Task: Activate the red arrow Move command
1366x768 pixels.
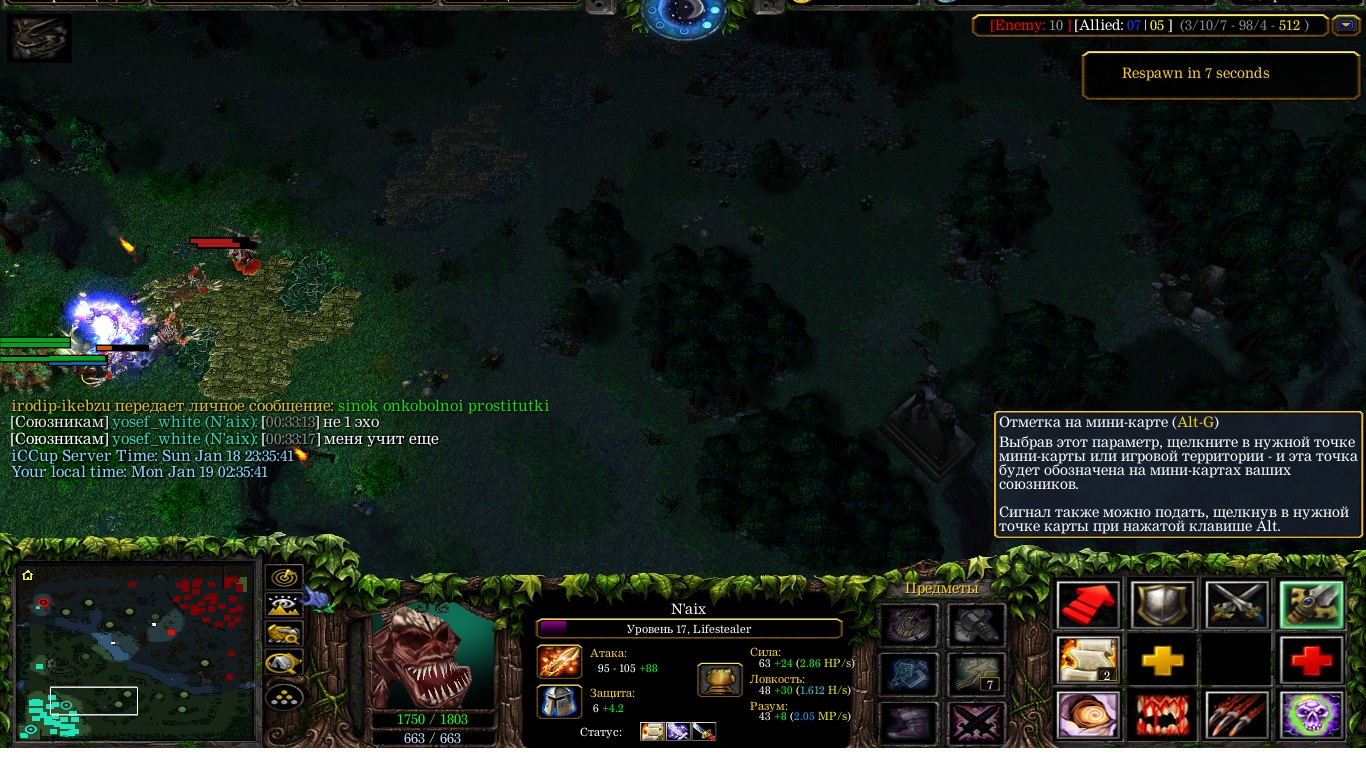Action: coord(1089,605)
